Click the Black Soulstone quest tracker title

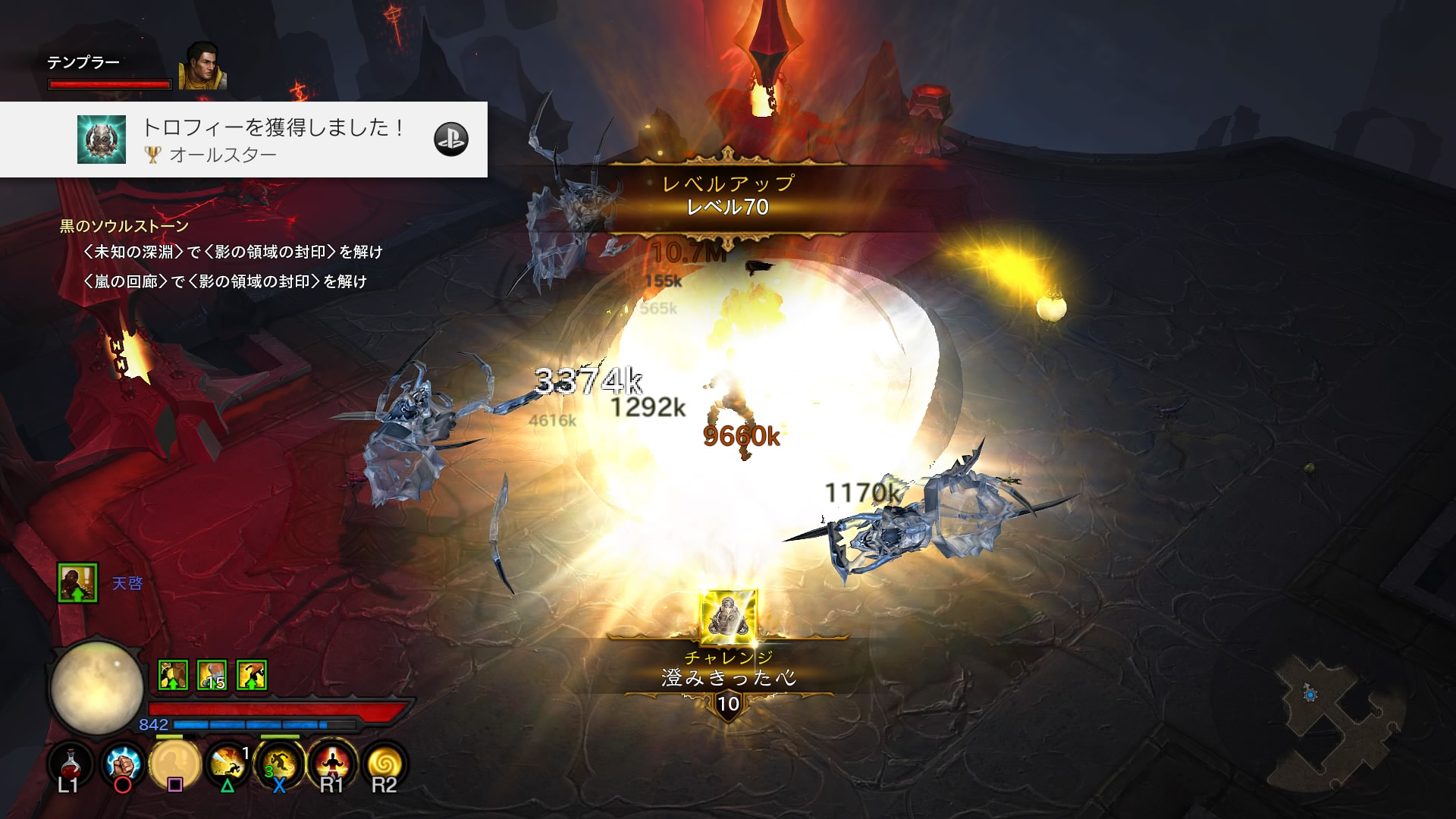pyautogui.click(x=124, y=226)
